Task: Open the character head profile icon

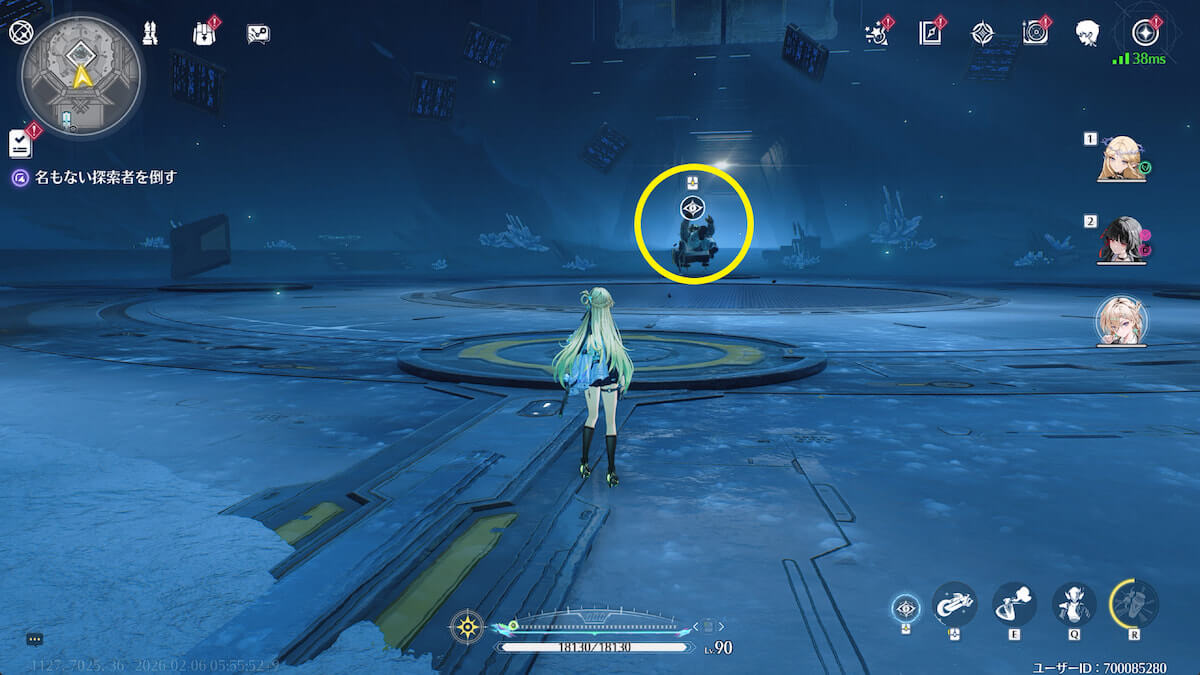Action: 1088,33
